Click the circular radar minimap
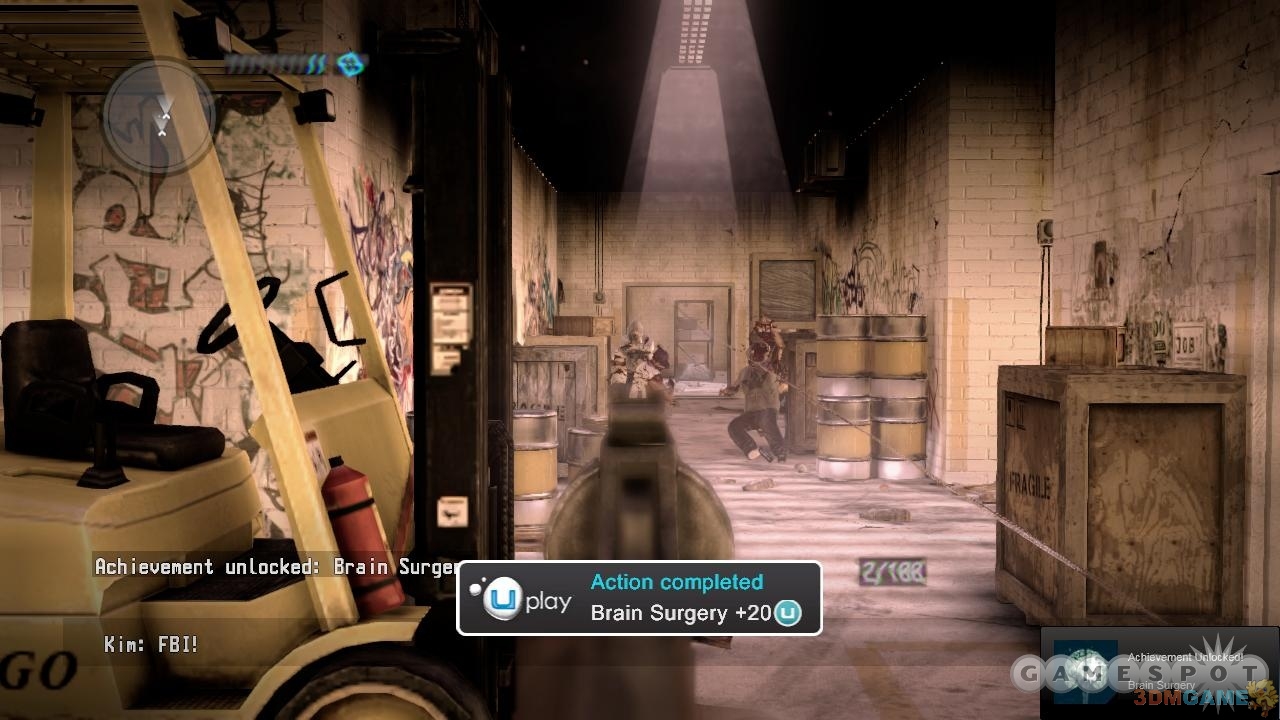 [x=160, y=115]
